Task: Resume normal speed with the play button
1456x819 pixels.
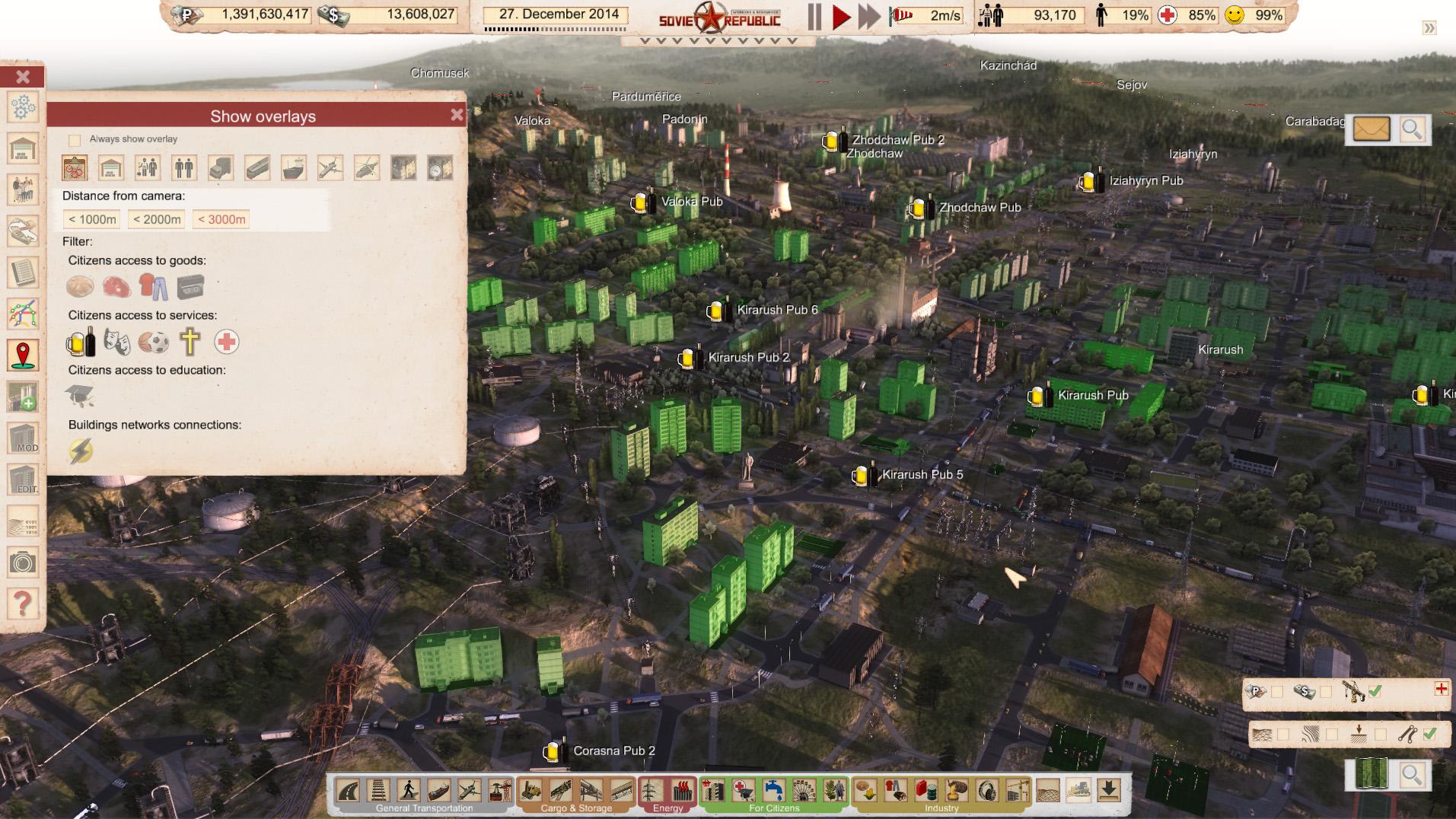Action: 841,16
